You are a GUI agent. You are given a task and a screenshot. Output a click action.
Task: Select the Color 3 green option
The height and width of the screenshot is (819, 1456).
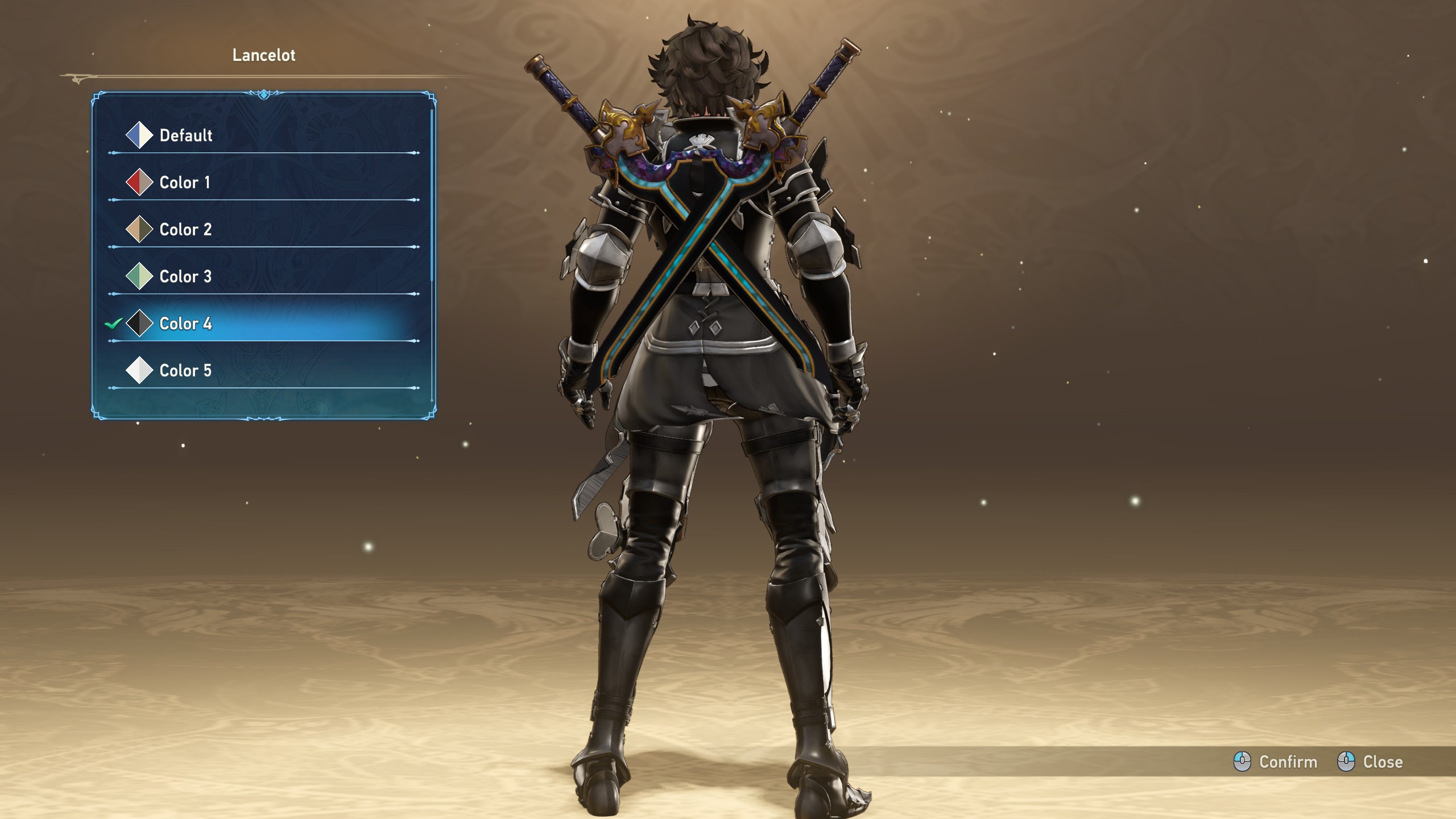pyautogui.click(x=185, y=277)
